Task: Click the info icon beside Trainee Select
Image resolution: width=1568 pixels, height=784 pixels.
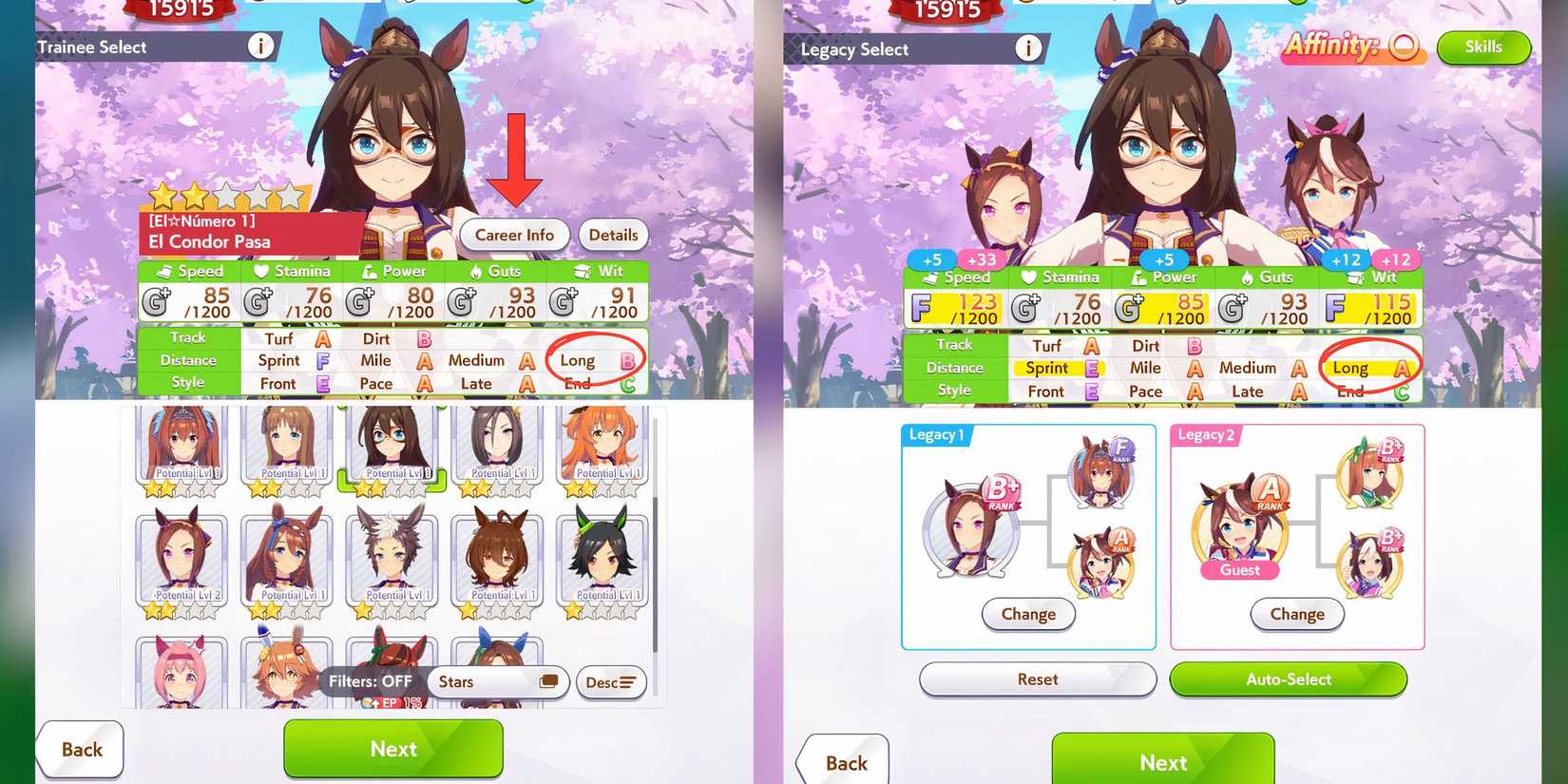Action: pos(260,46)
